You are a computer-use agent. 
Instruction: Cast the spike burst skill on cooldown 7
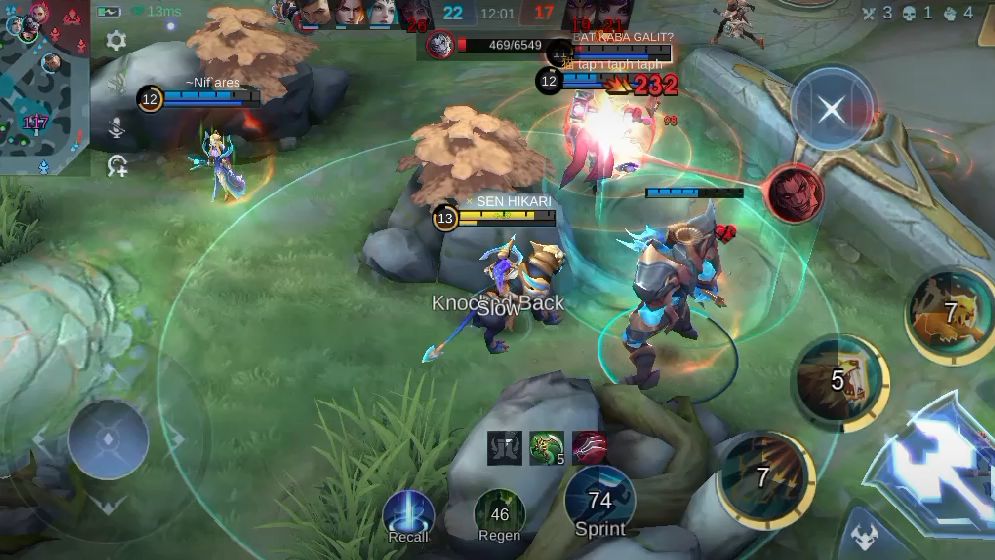tap(766, 478)
